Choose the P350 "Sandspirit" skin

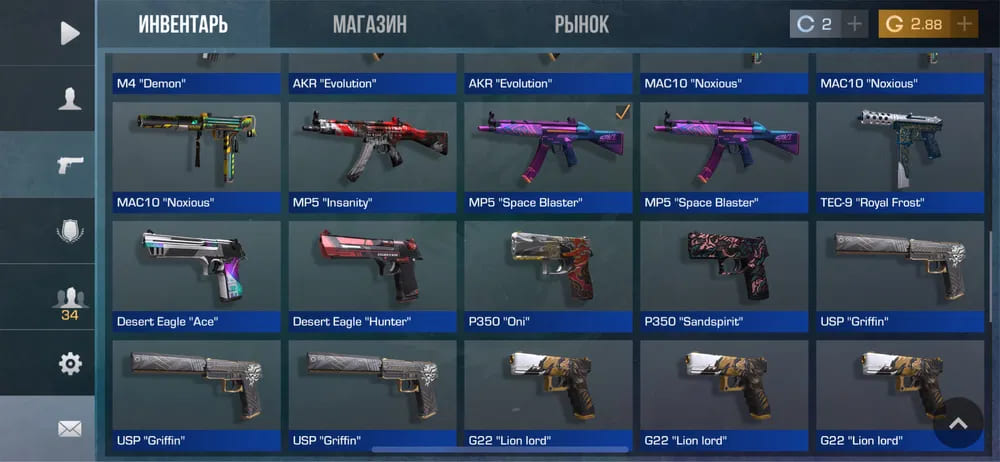point(723,275)
